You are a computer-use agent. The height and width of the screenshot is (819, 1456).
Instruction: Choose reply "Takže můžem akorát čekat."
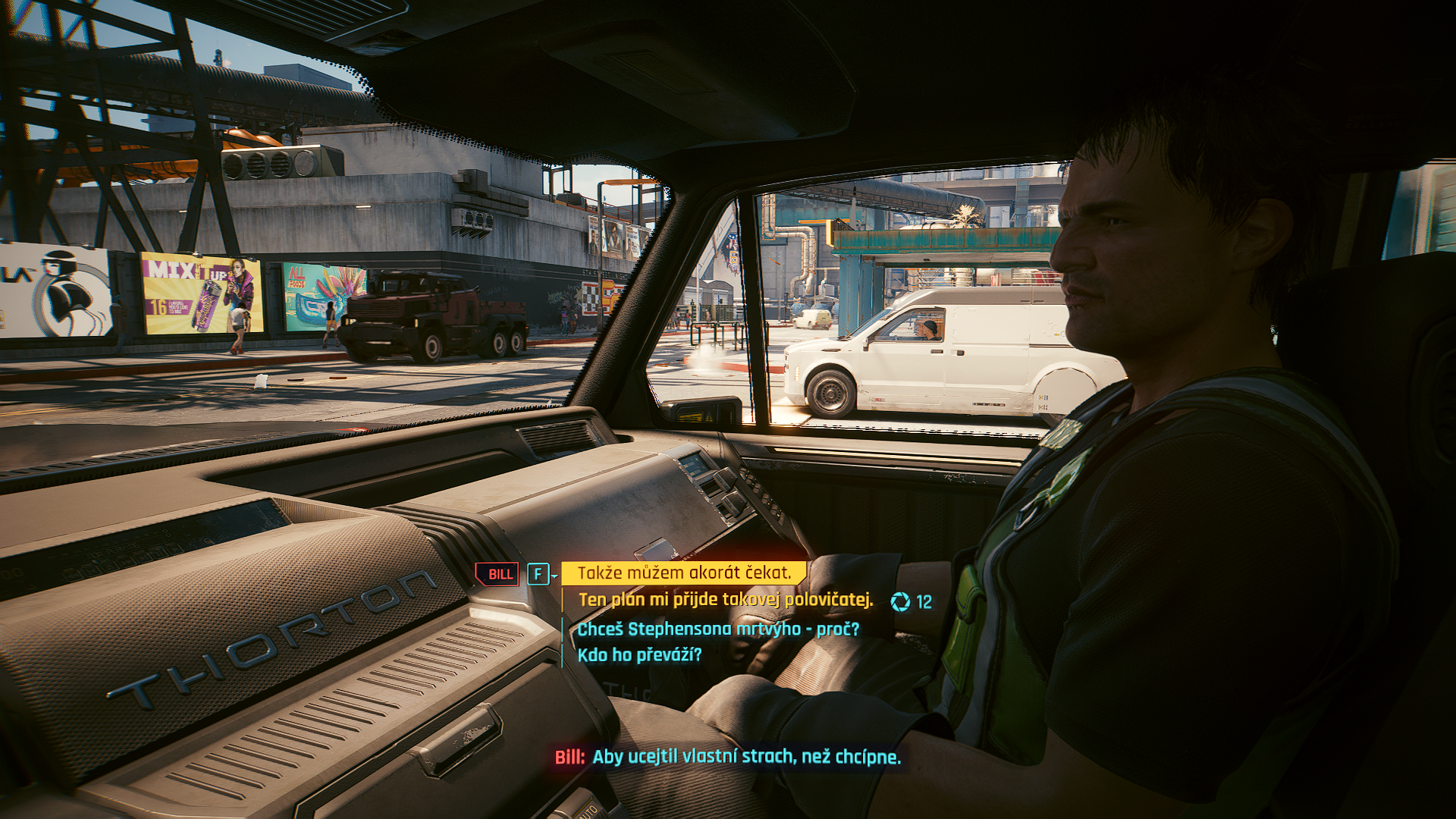click(x=684, y=573)
